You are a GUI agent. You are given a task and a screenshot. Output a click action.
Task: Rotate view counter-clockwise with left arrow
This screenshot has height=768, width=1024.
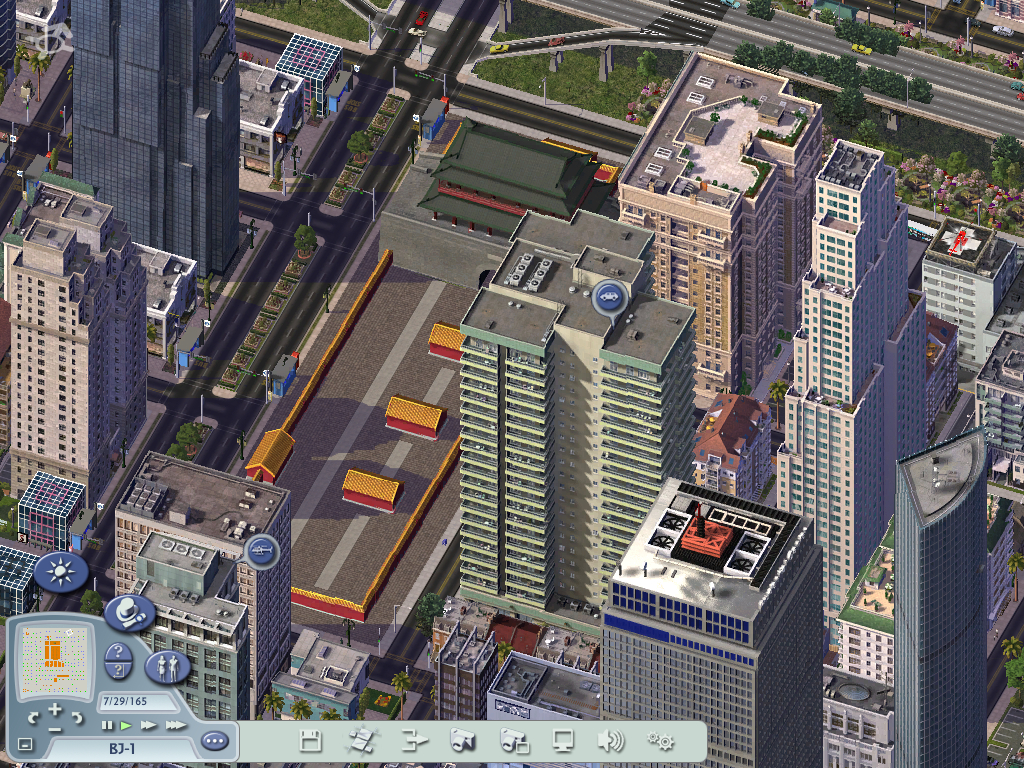click(33, 717)
